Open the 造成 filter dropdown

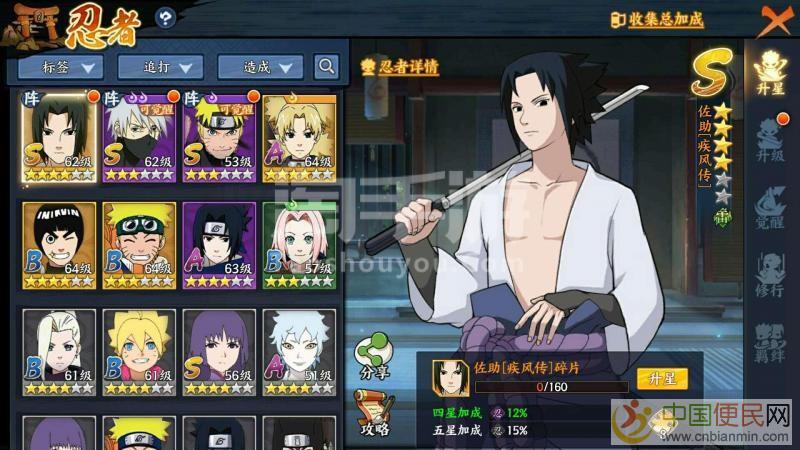[259, 67]
